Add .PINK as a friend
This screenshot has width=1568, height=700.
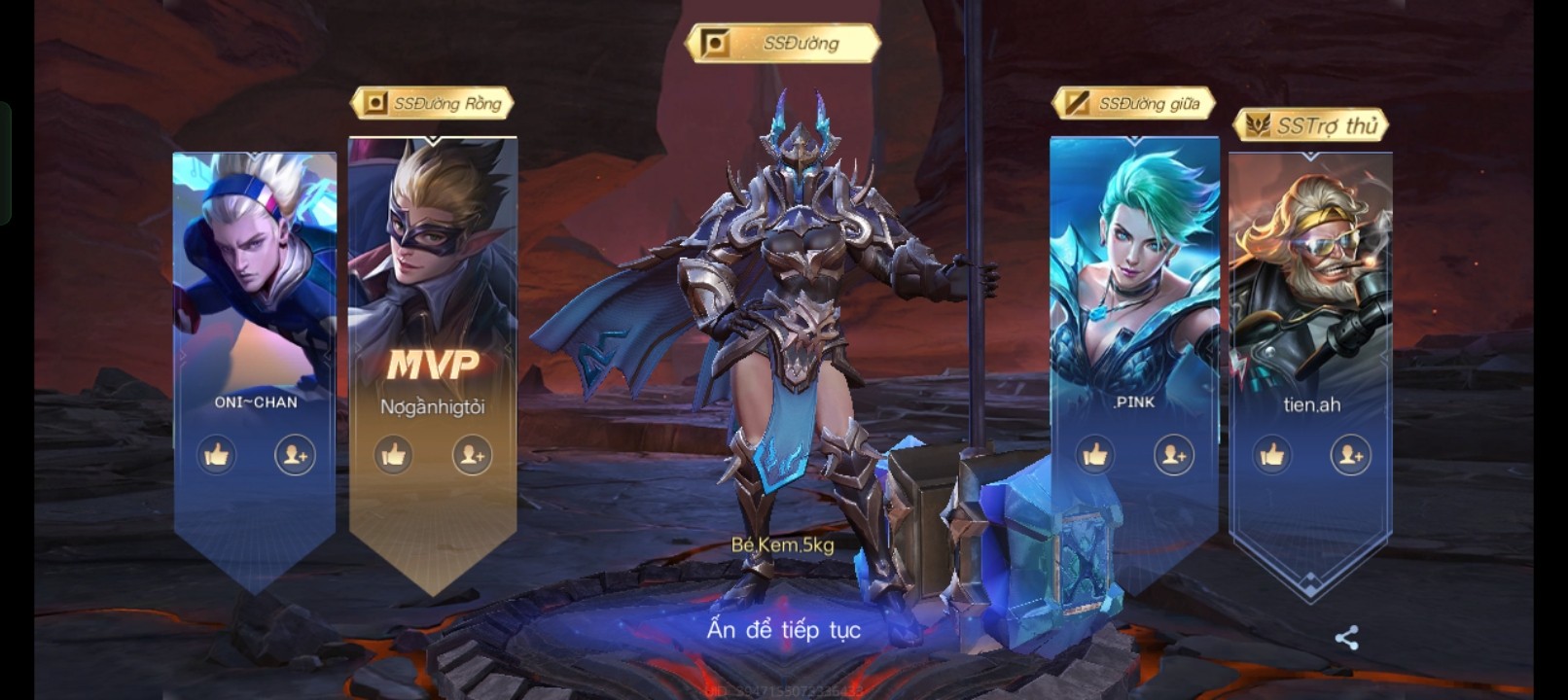1174,455
